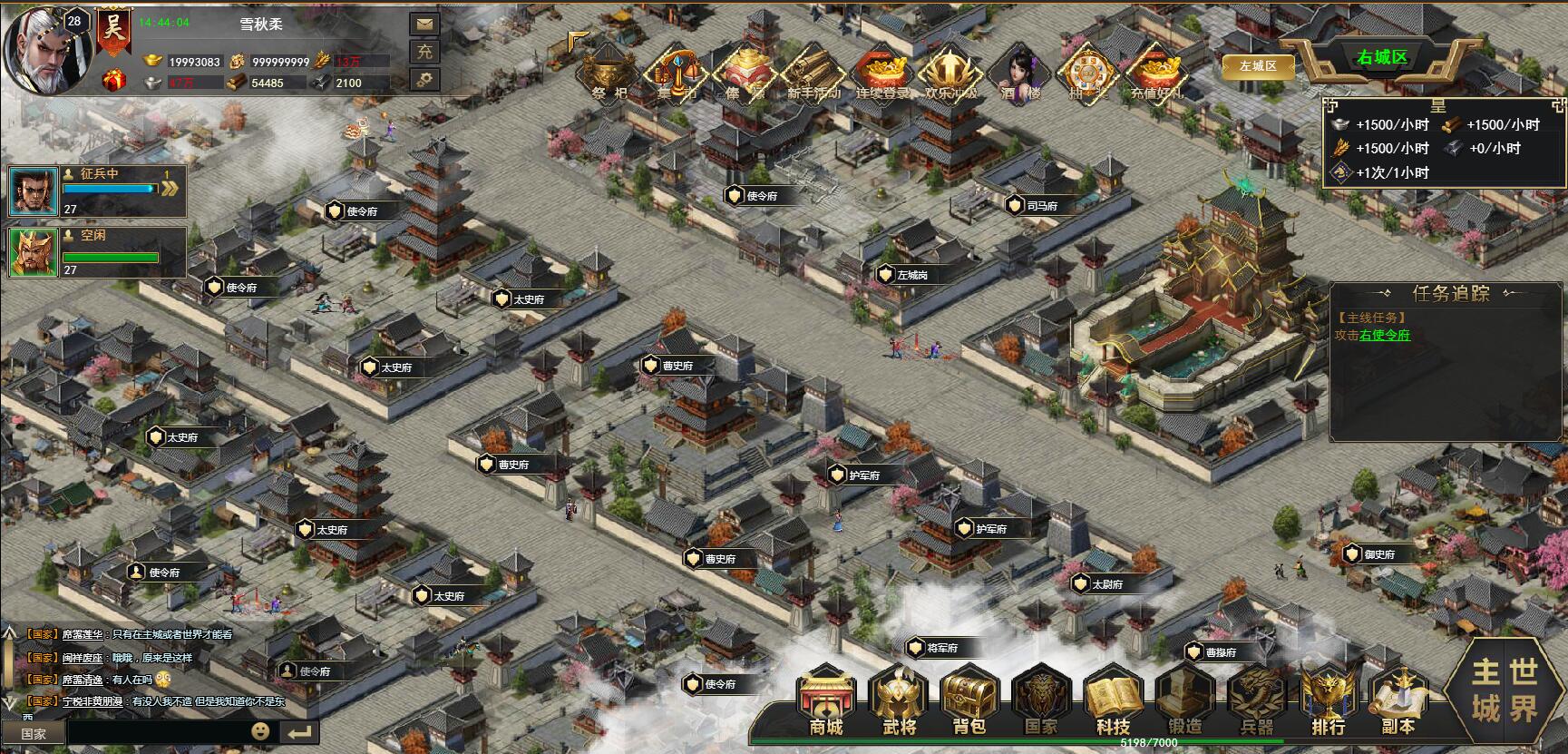Open the 新手活动 event scrolls
The height and width of the screenshot is (754, 1568).
tap(813, 73)
